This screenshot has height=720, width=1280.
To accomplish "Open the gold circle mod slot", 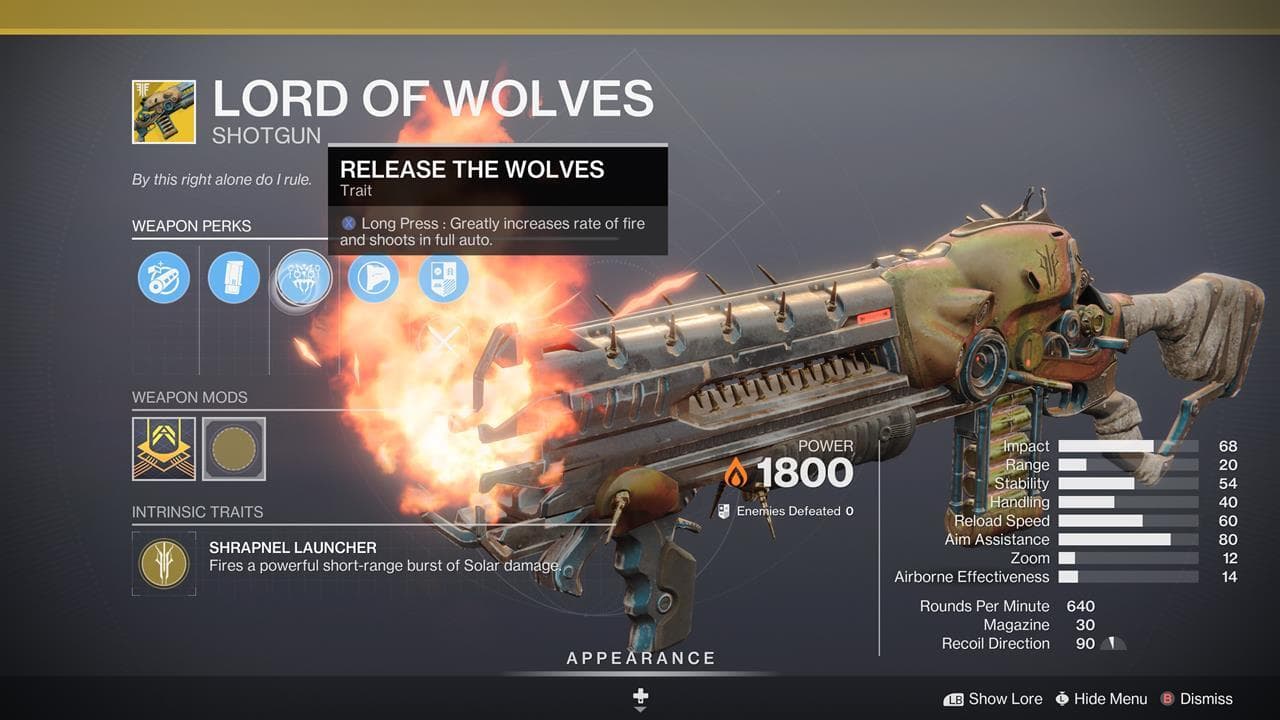I will pyautogui.click(x=234, y=449).
